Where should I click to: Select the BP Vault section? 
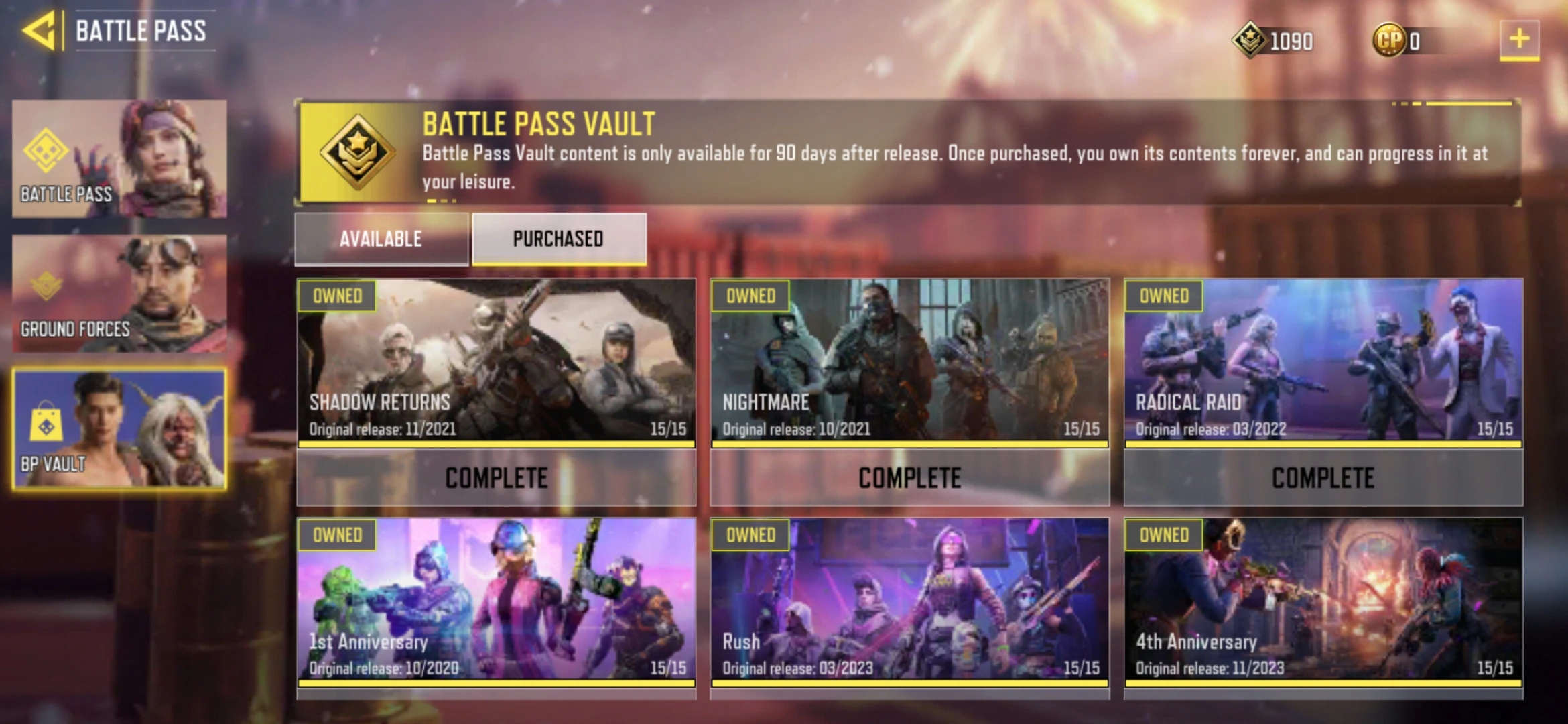point(119,429)
